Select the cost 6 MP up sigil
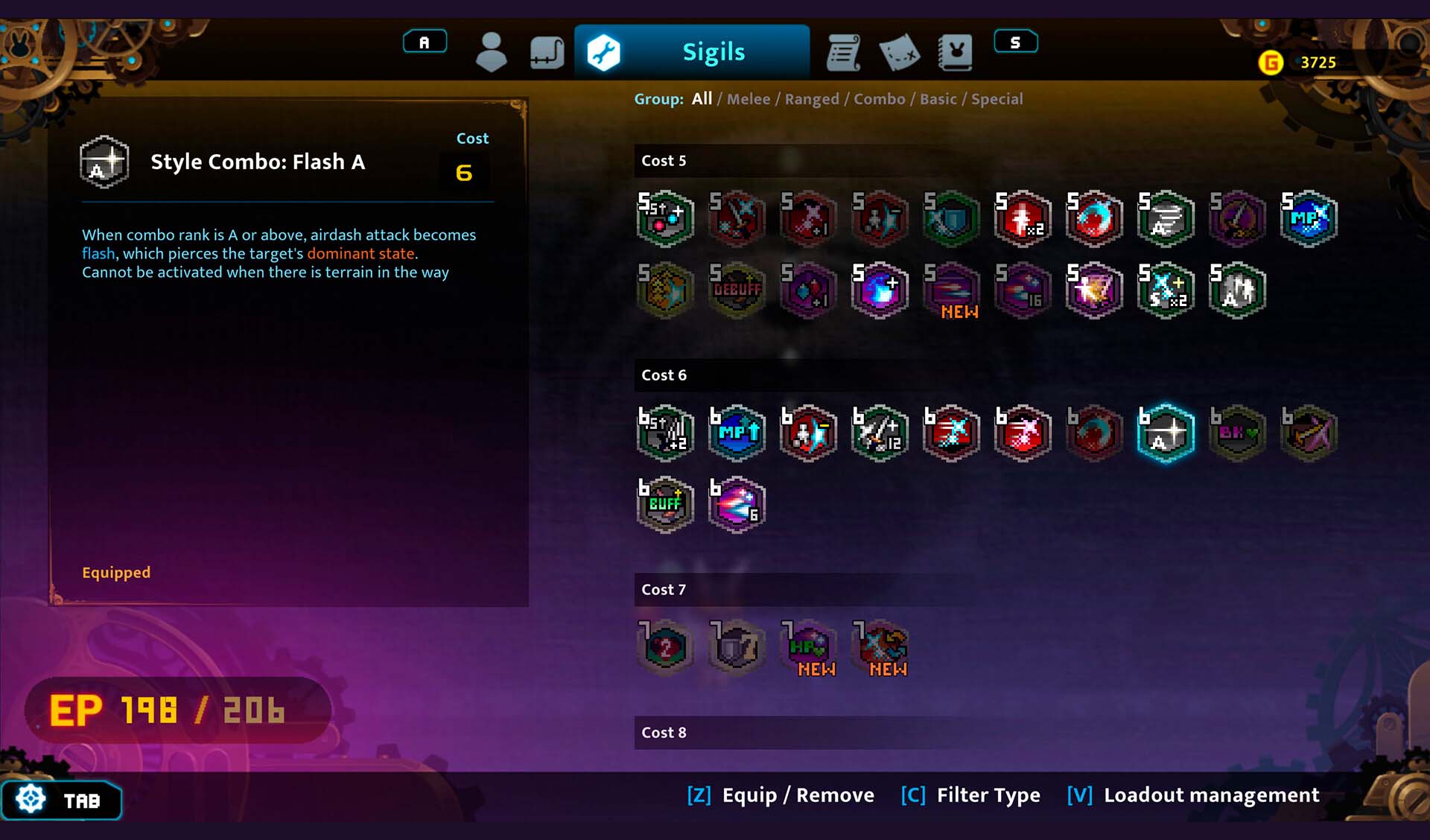 click(737, 433)
